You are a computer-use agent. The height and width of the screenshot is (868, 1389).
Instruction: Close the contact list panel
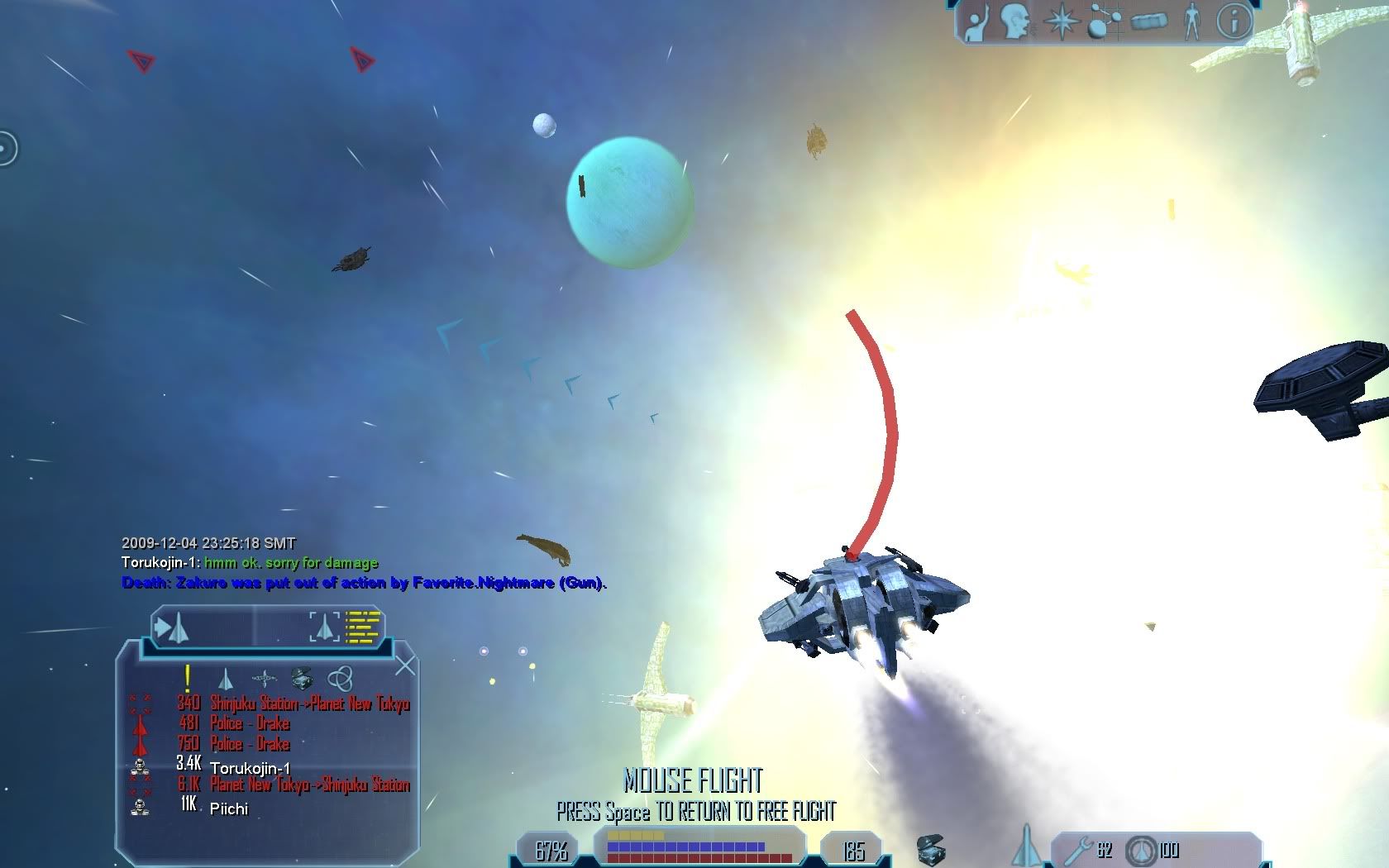pos(405,665)
